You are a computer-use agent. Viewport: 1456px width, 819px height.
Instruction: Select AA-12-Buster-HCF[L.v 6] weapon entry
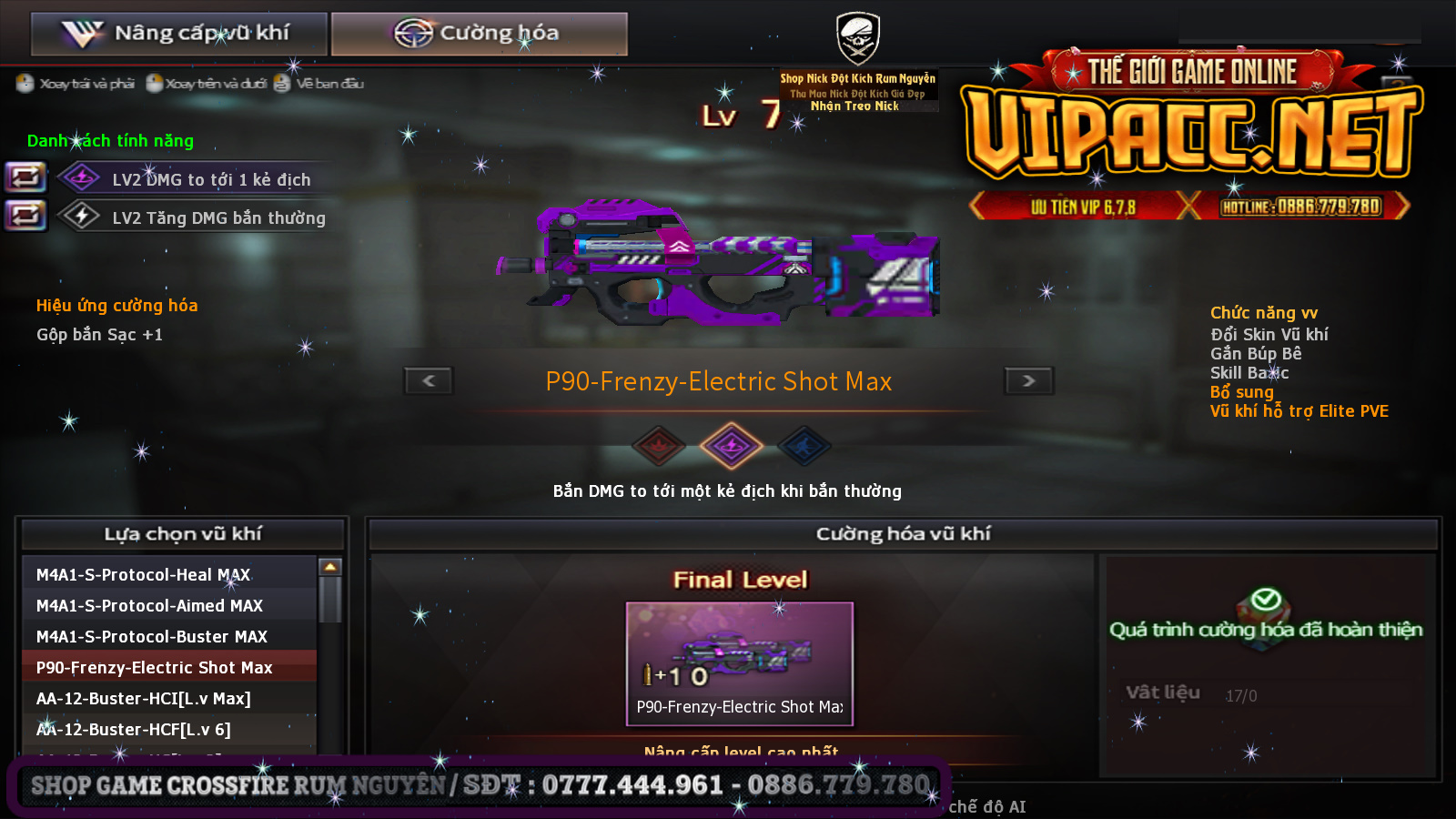tap(169, 729)
